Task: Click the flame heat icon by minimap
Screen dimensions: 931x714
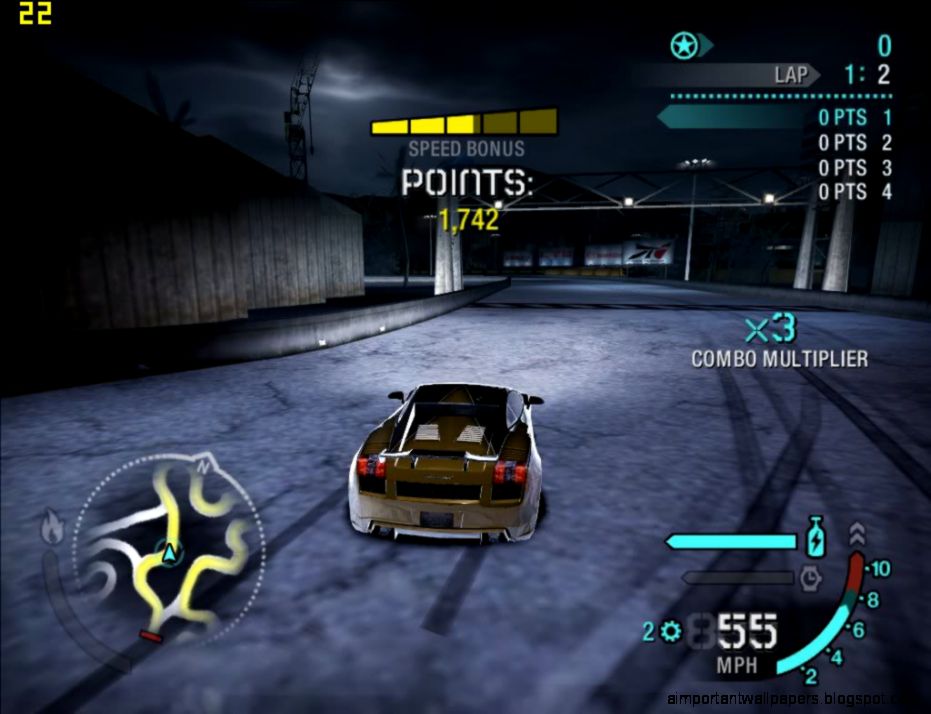Action: 52,527
